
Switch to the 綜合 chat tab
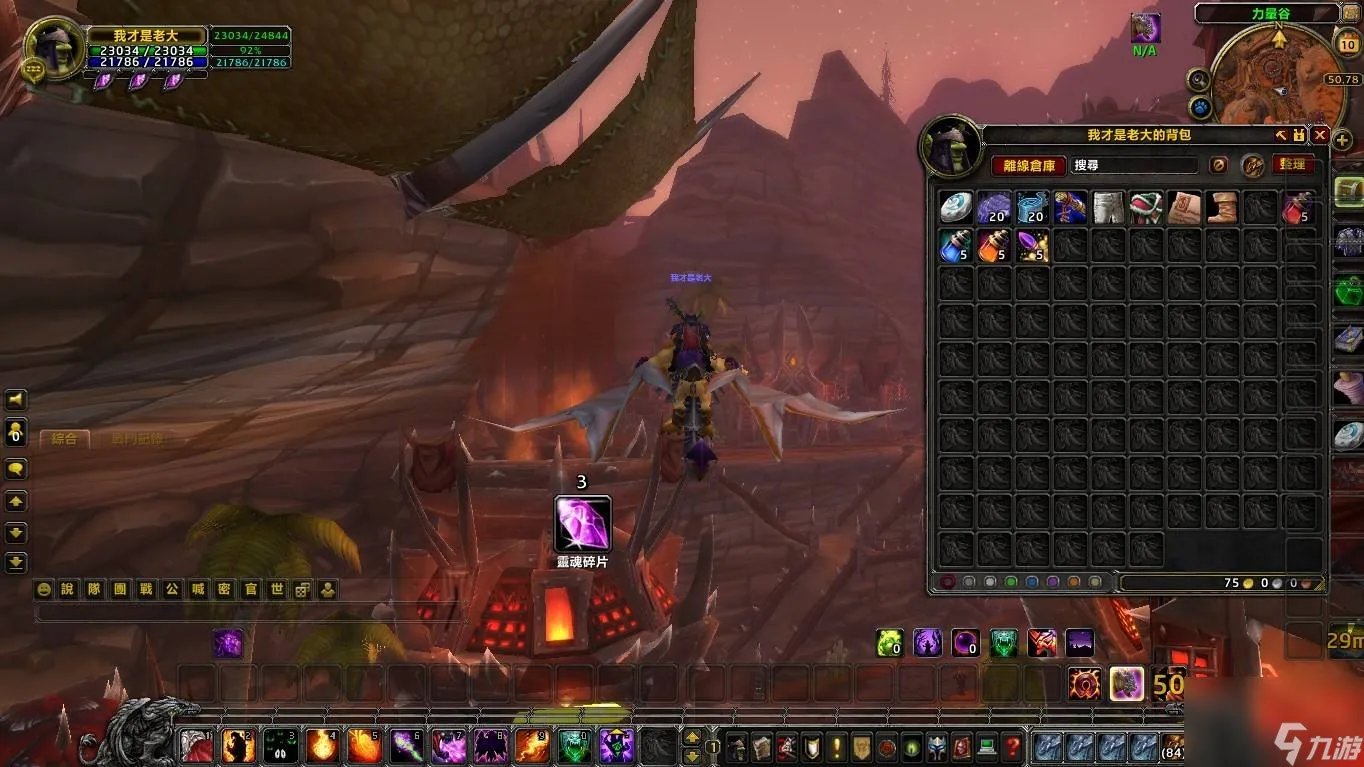coord(64,438)
